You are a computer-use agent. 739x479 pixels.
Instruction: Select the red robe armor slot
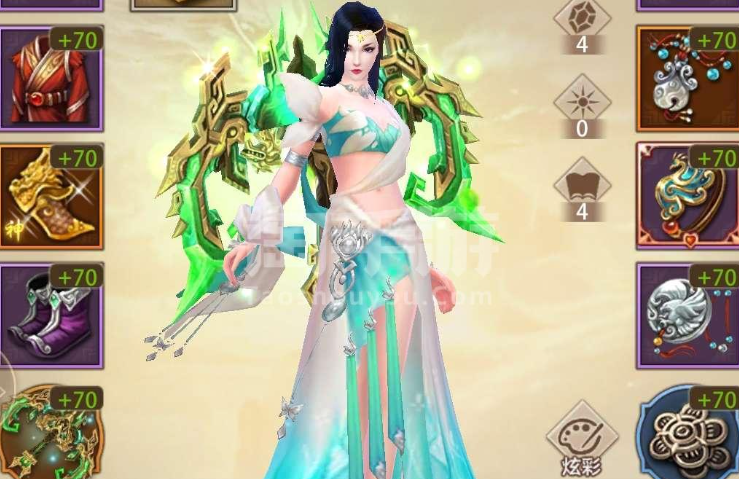coord(50,78)
